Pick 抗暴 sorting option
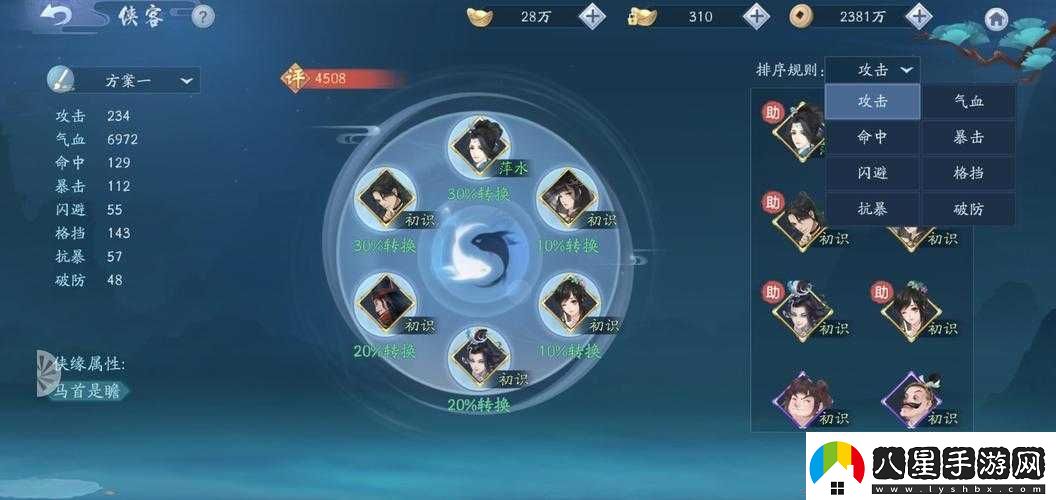Screen dimensions: 1056x500 point(872,210)
